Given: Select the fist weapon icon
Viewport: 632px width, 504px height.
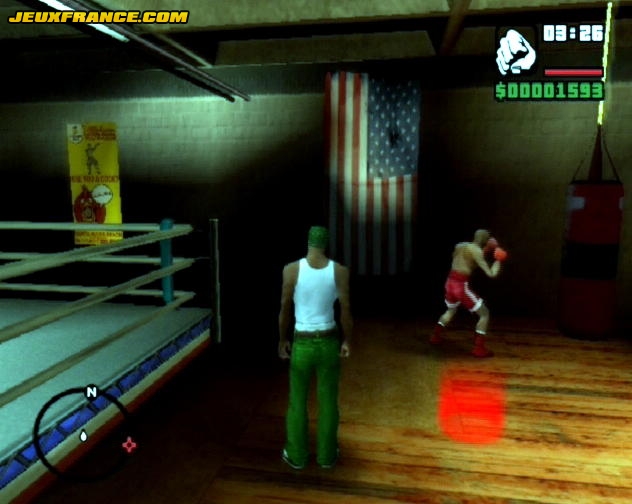Looking at the screenshot, I should pyautogui.click(x=516, y=50).
